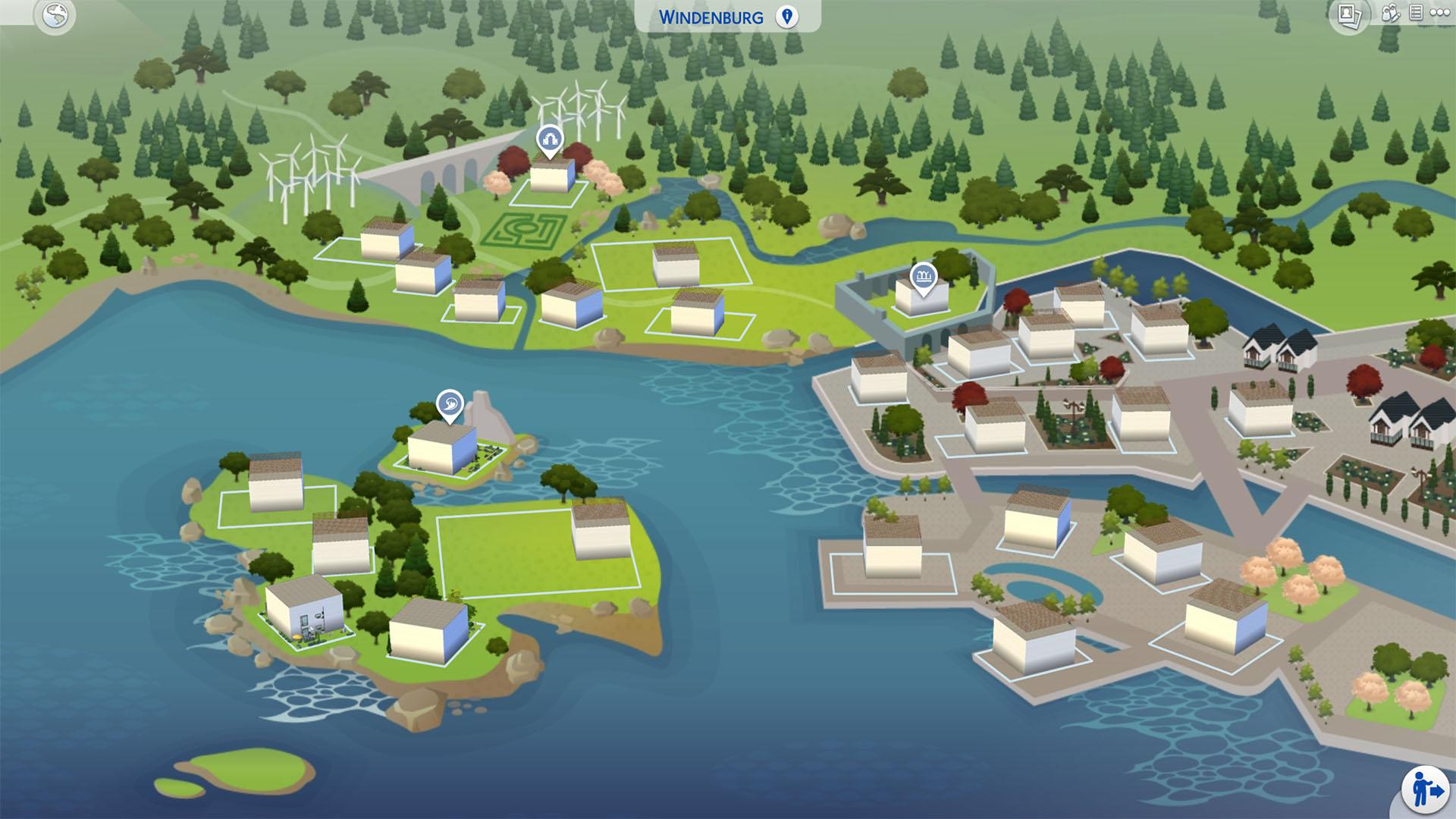Open the list panel icon
The height and width of the screenshot is (819, 1456).
click(1415, 13)
